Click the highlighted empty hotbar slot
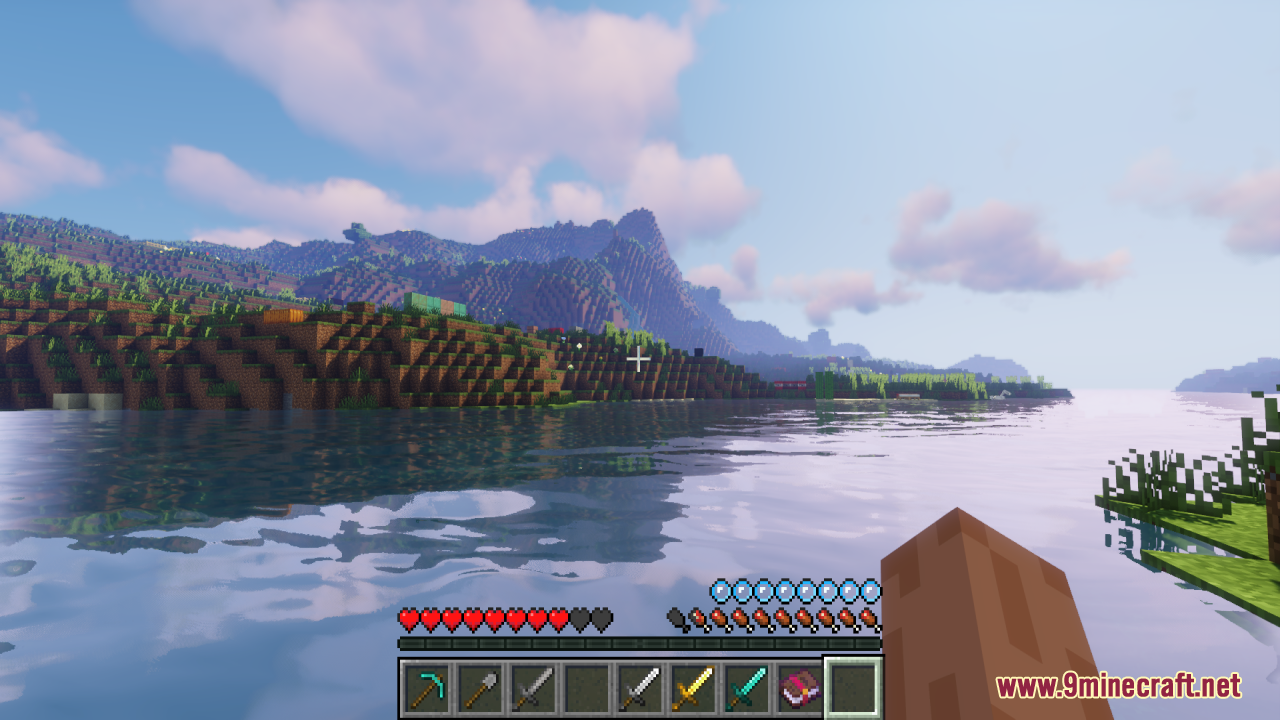The height and width of the screenshot is (720, 1280). (853, 688)
